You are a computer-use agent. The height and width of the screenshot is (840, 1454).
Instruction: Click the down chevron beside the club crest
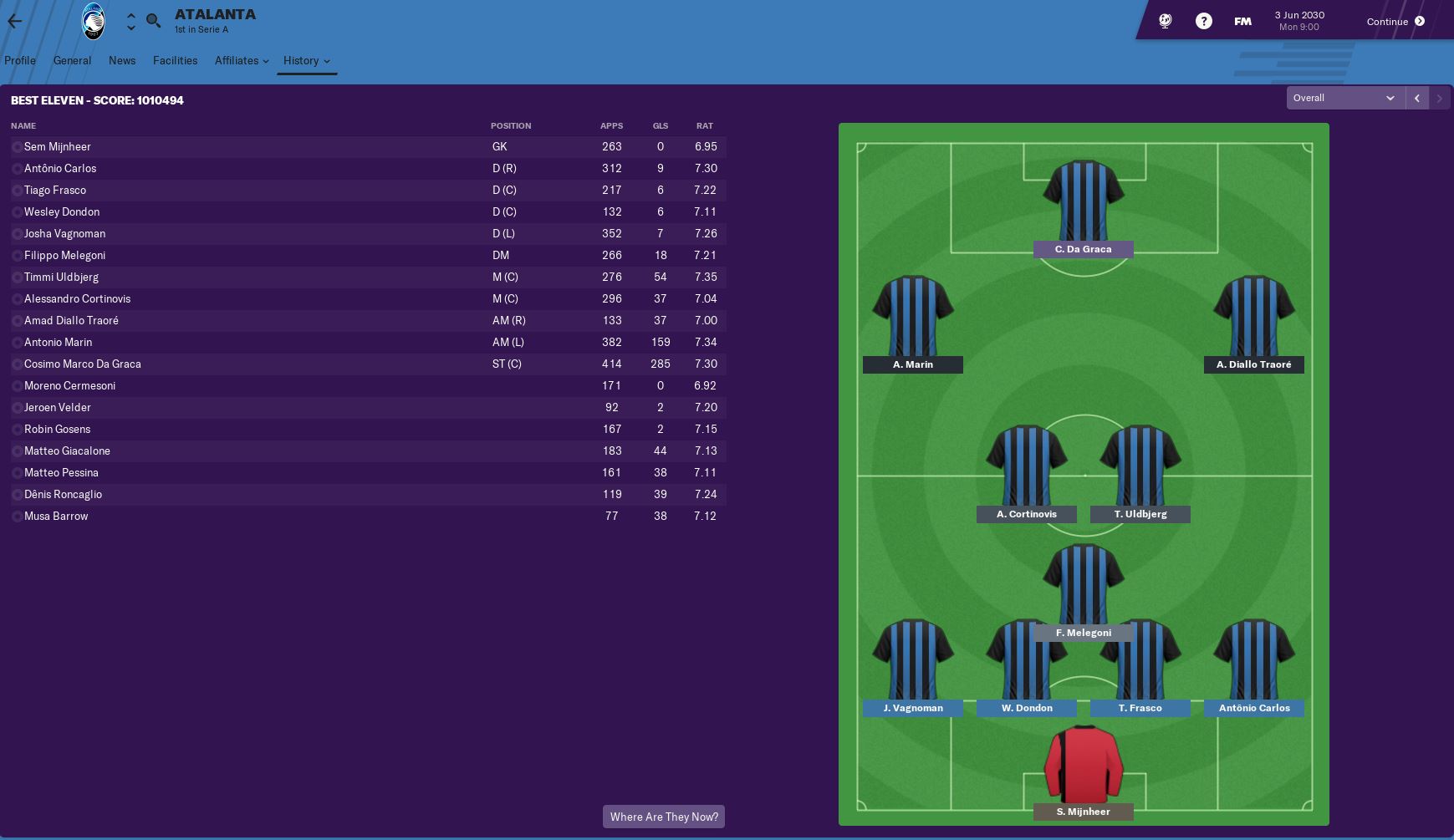click(130, 28)
